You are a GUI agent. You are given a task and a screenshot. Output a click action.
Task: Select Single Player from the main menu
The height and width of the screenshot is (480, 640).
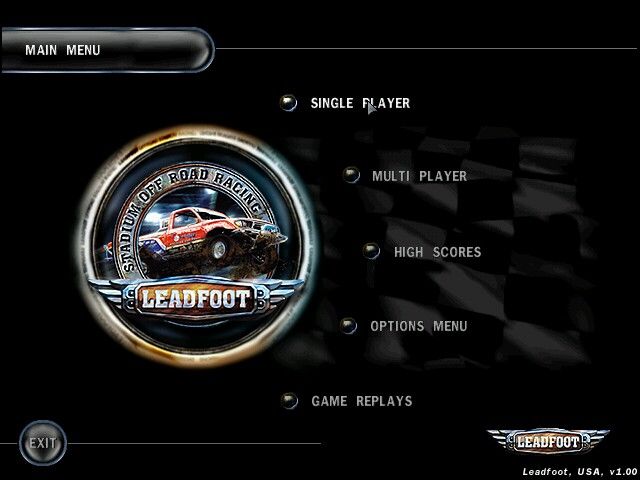coord(359,103)
